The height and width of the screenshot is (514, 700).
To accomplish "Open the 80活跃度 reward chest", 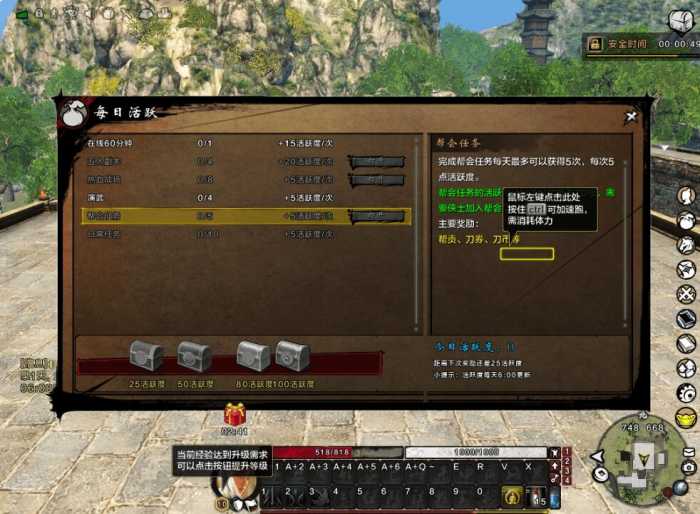I will [x=253, y=356].
